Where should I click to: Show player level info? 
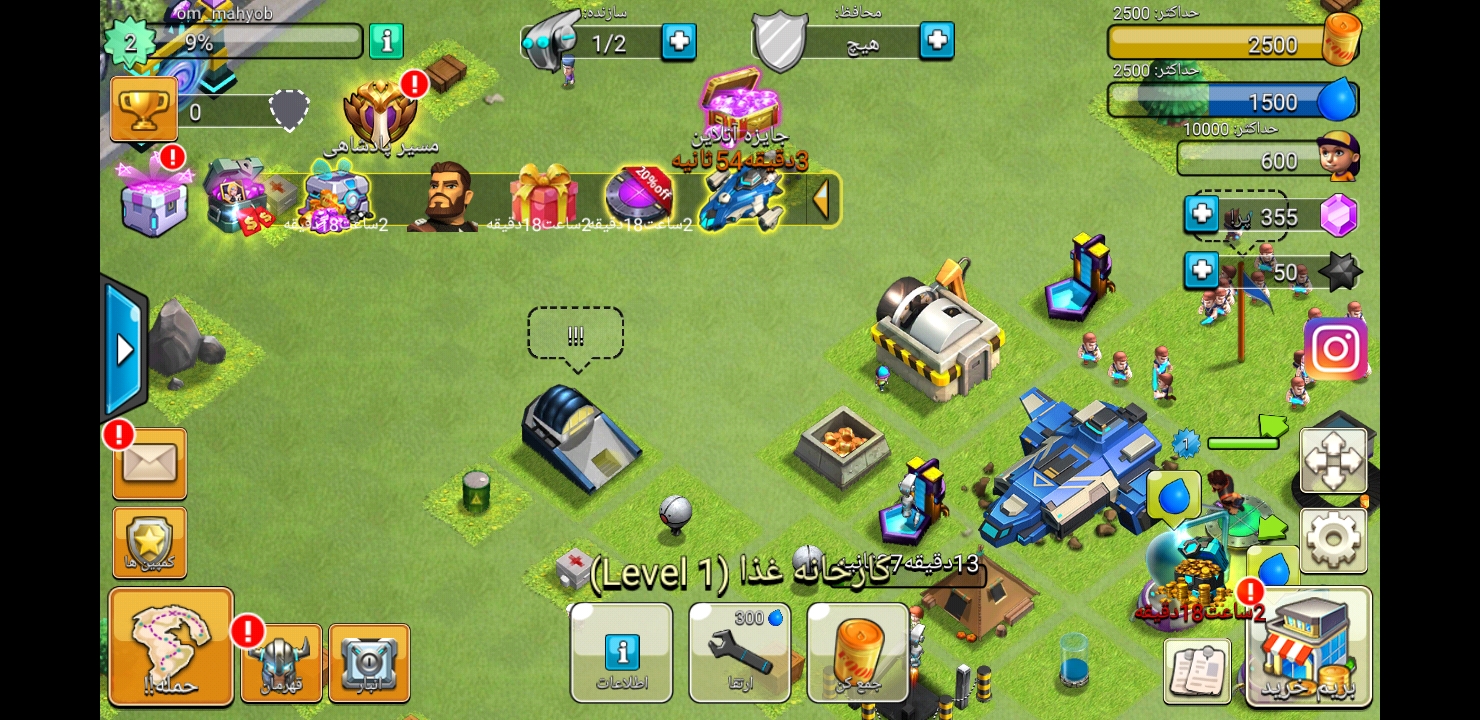[386, 41]
